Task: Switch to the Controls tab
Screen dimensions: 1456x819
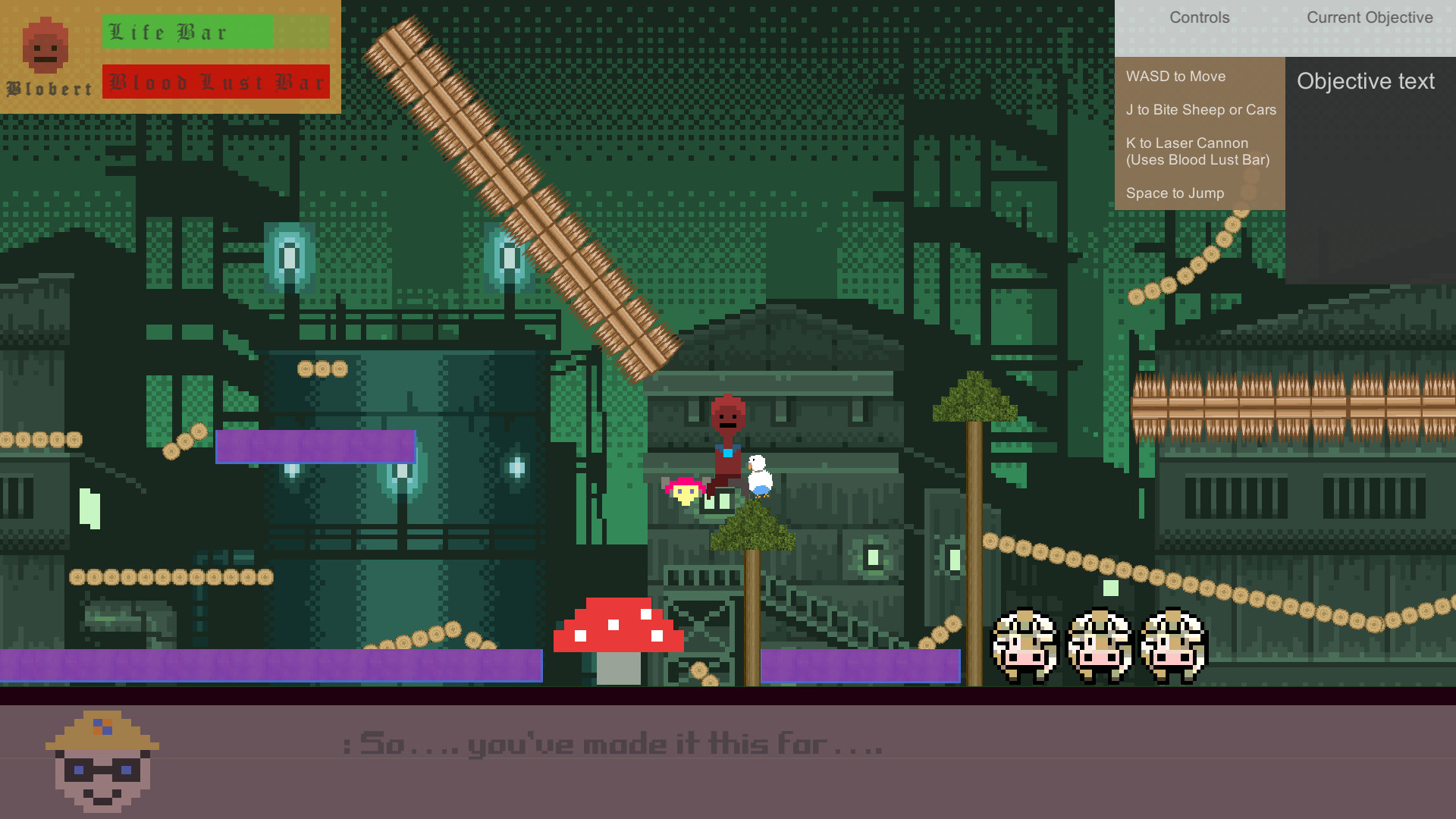Action: click(1199, 17)
